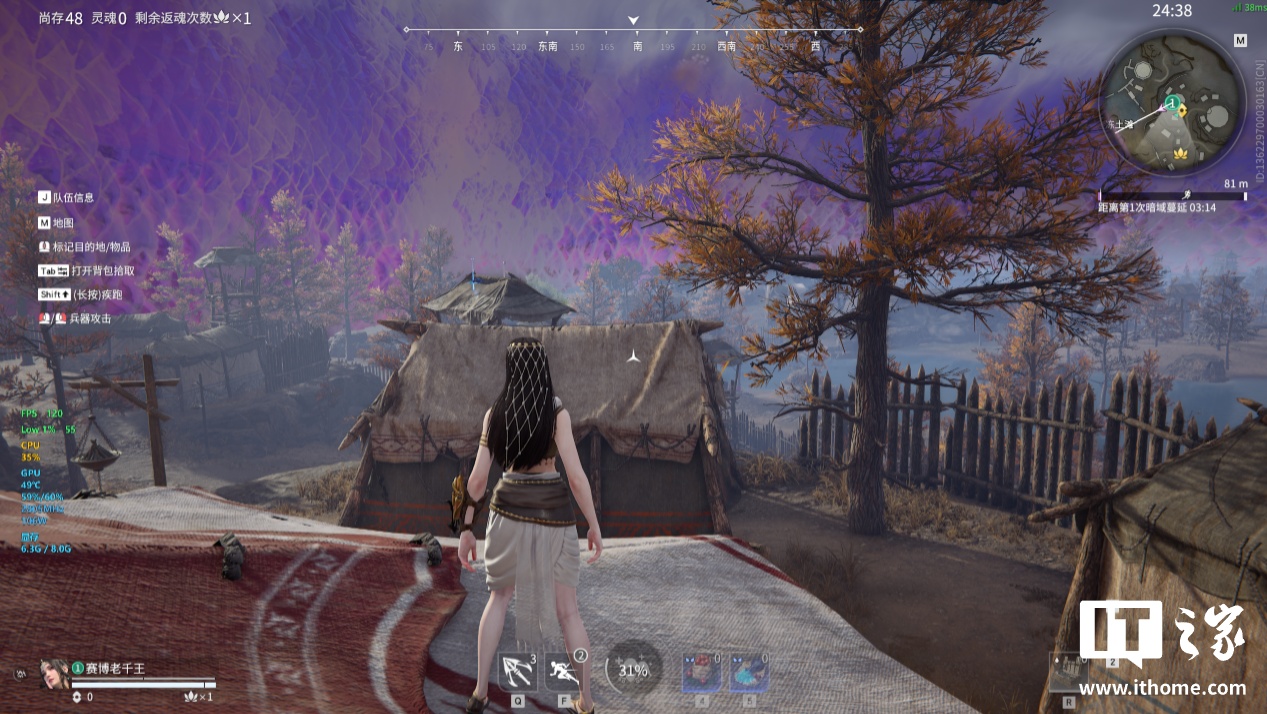
Task: Select the red consumable item slot
Action: (x=701, y=673)
